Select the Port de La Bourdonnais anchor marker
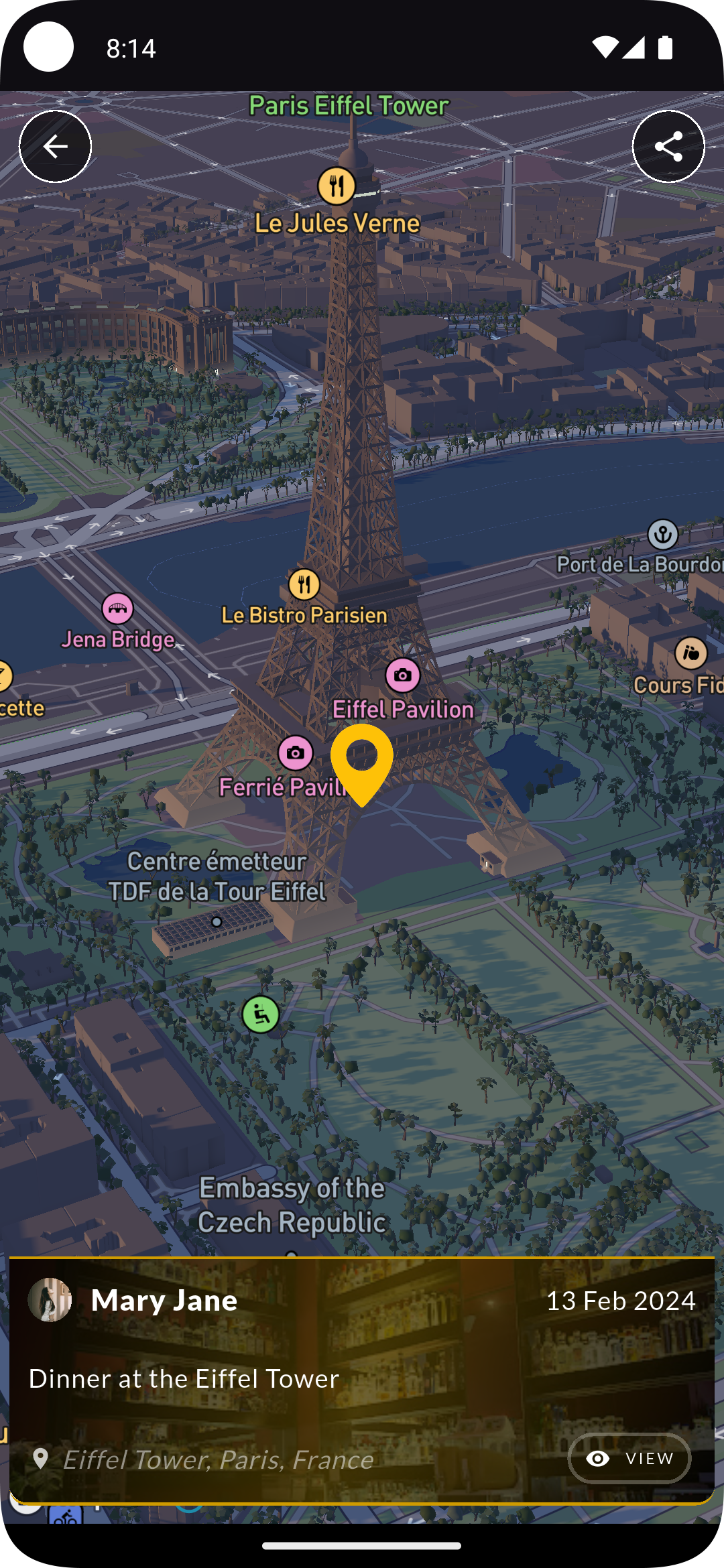Image resolution: width=724 pixels, height=1568 pixels. click(x=662, y=535)
